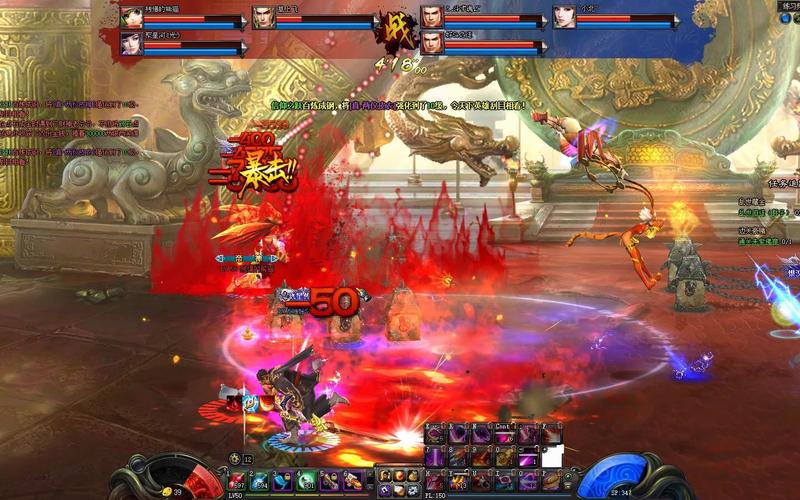Screen dimensions: 800x500
Task: Use the green orb item showing 901
Action: (x=307, y=479)
